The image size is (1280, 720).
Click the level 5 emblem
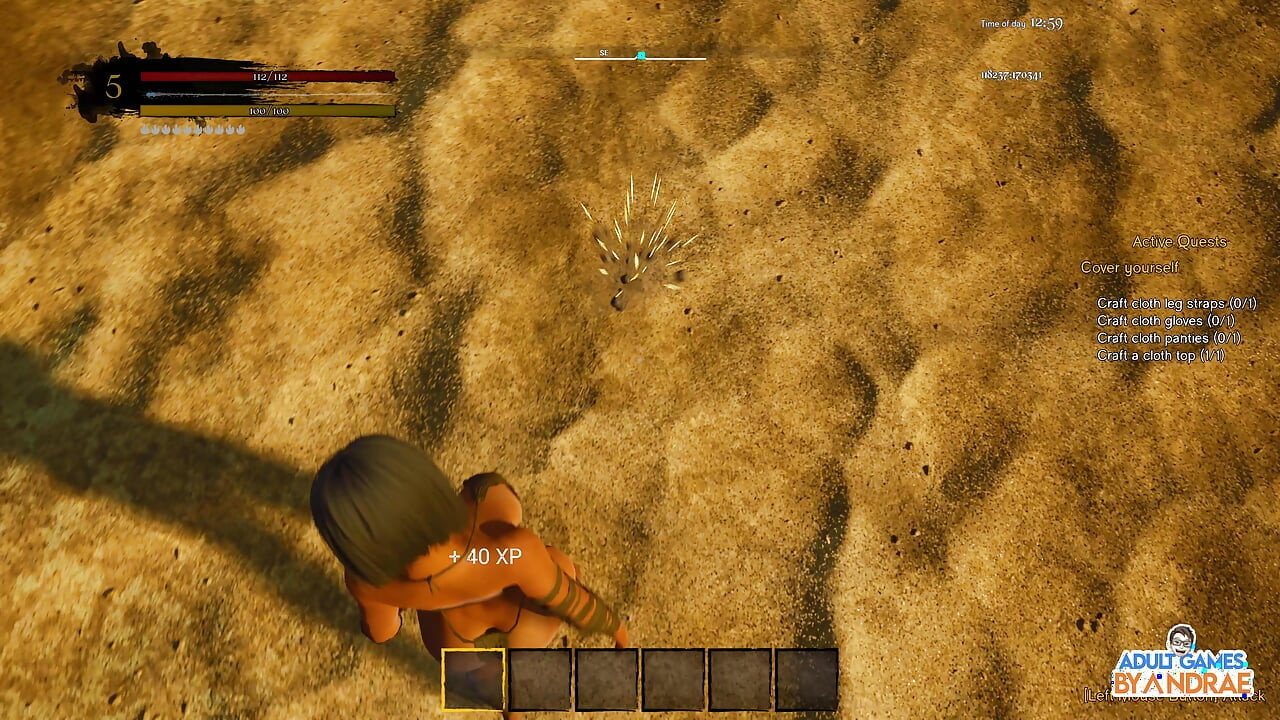(x=116, y=86)
